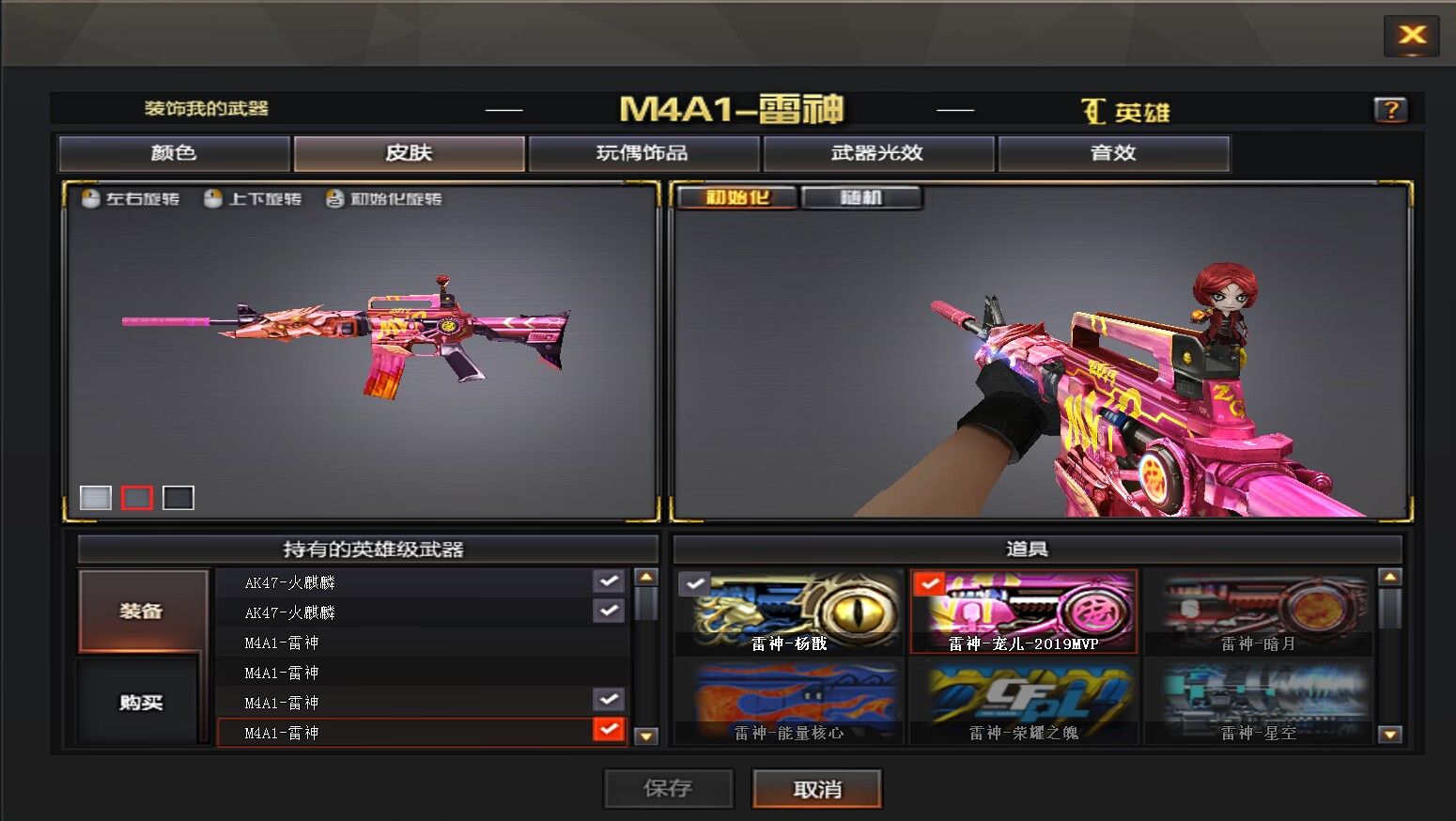Close the weapon decoration window

[x=1411, y=36]
